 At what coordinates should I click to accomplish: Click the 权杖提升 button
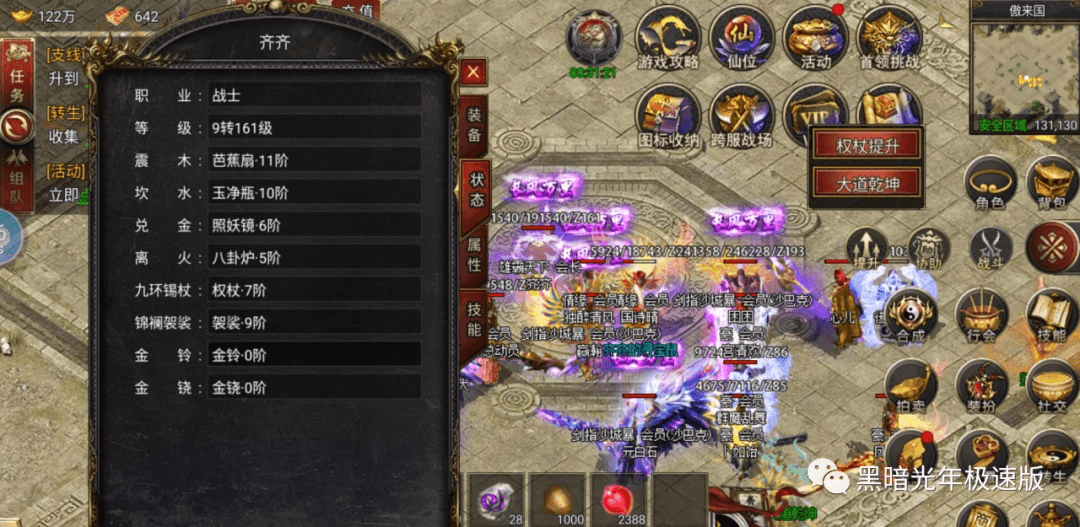pos(867,146)
